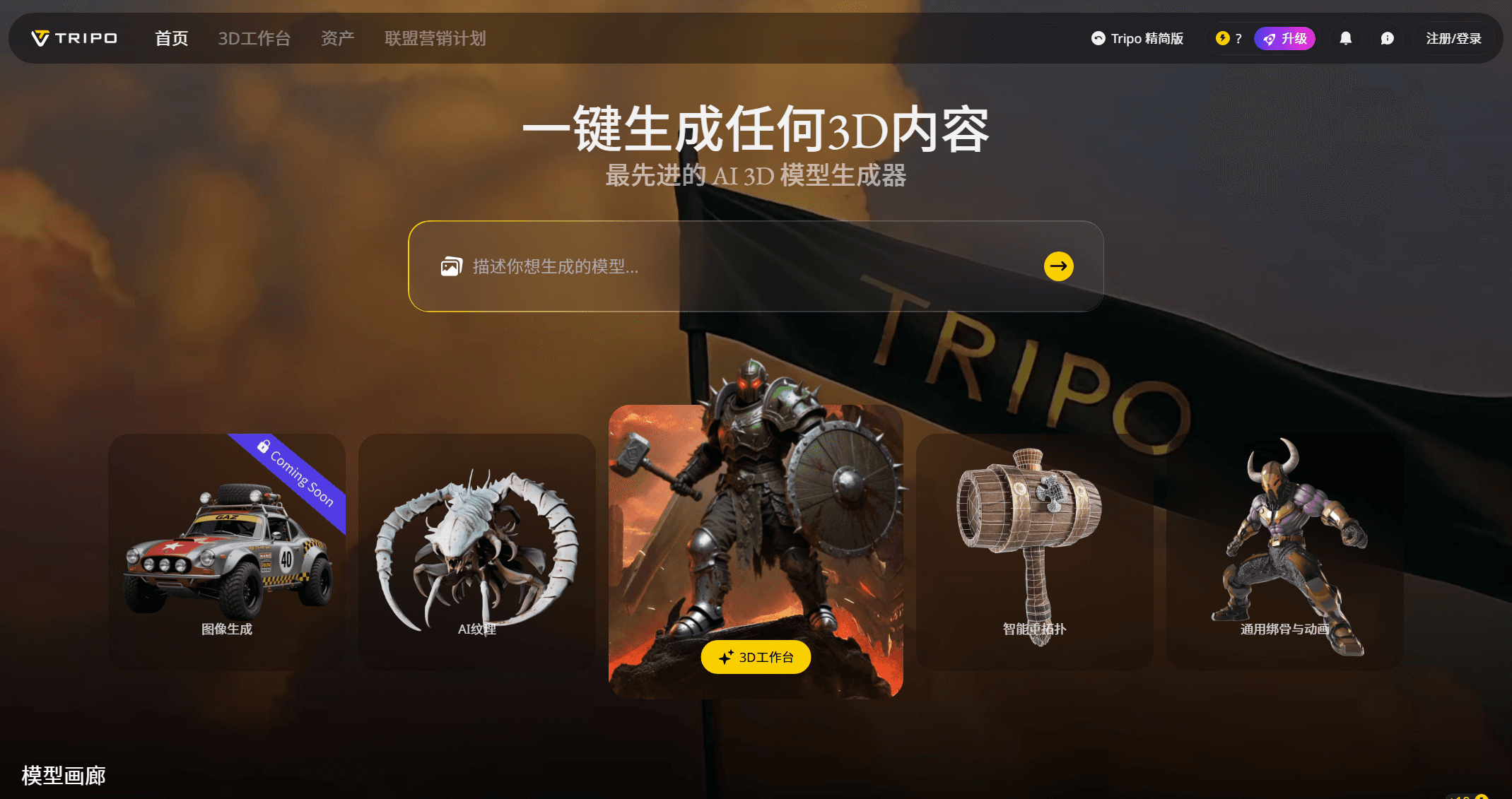Go to 联盟营销计划 page
This screenshot has height=799, width=1512.
point(435,38)
